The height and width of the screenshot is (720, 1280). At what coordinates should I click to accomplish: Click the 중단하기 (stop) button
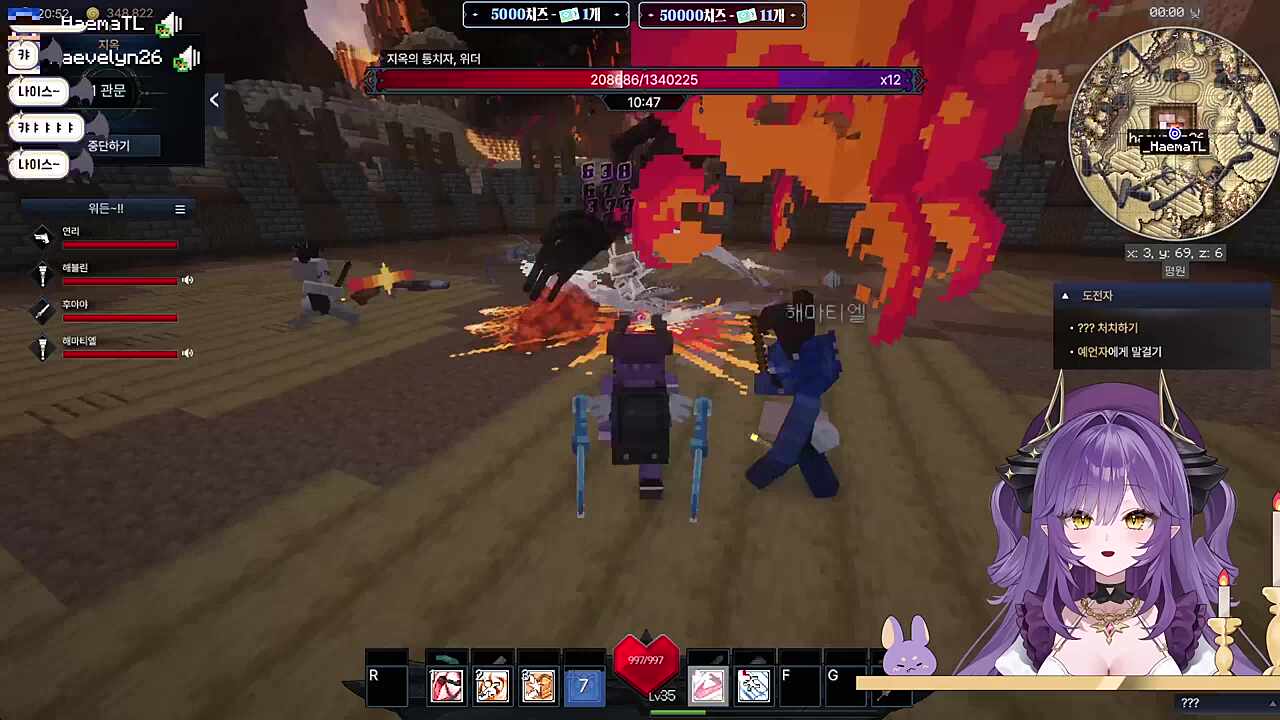click(x=109, y=146)
